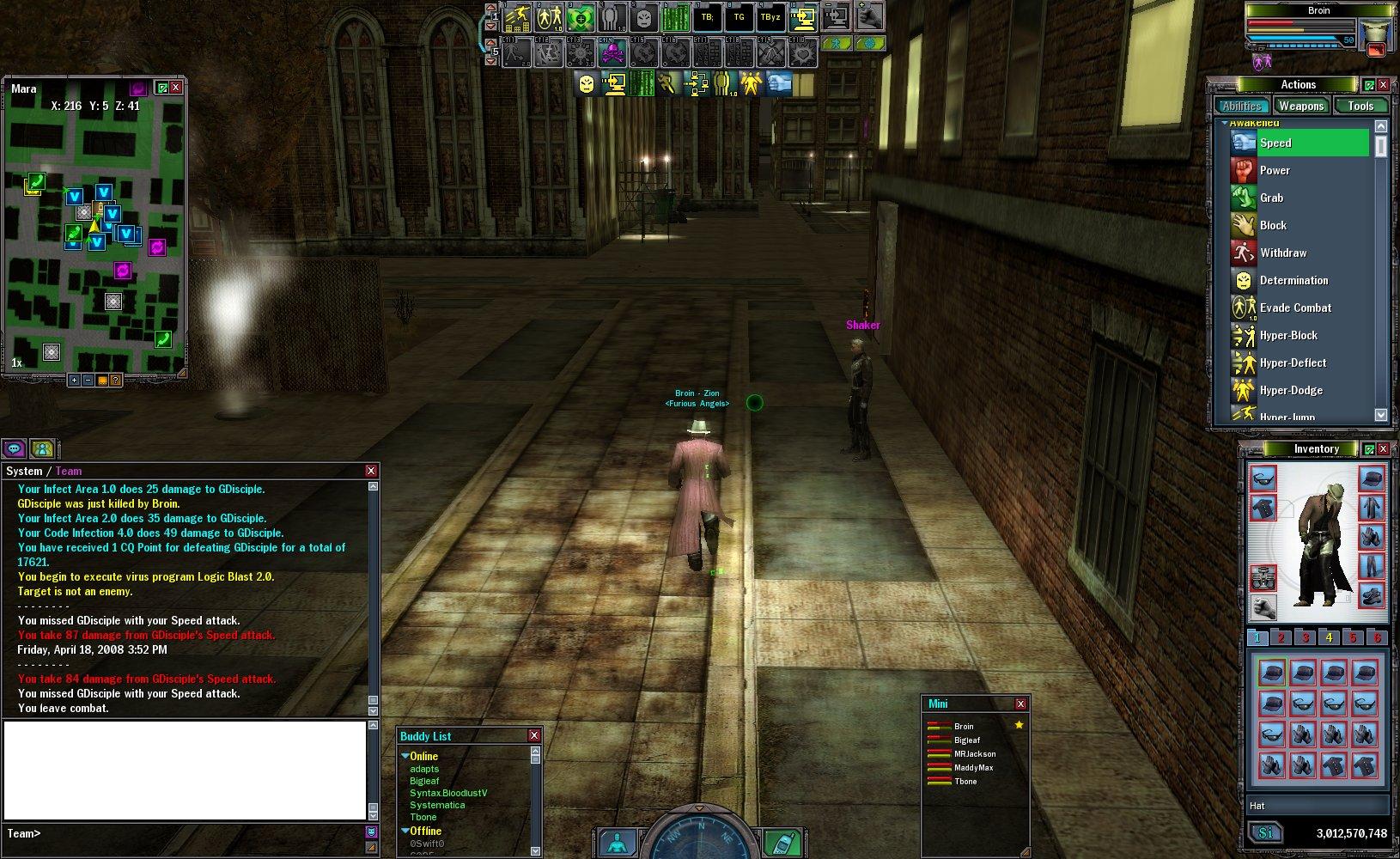Close the System chat window
This screenshot has width=1400, height=859.
pyautogui.click(x=371, y=471)
